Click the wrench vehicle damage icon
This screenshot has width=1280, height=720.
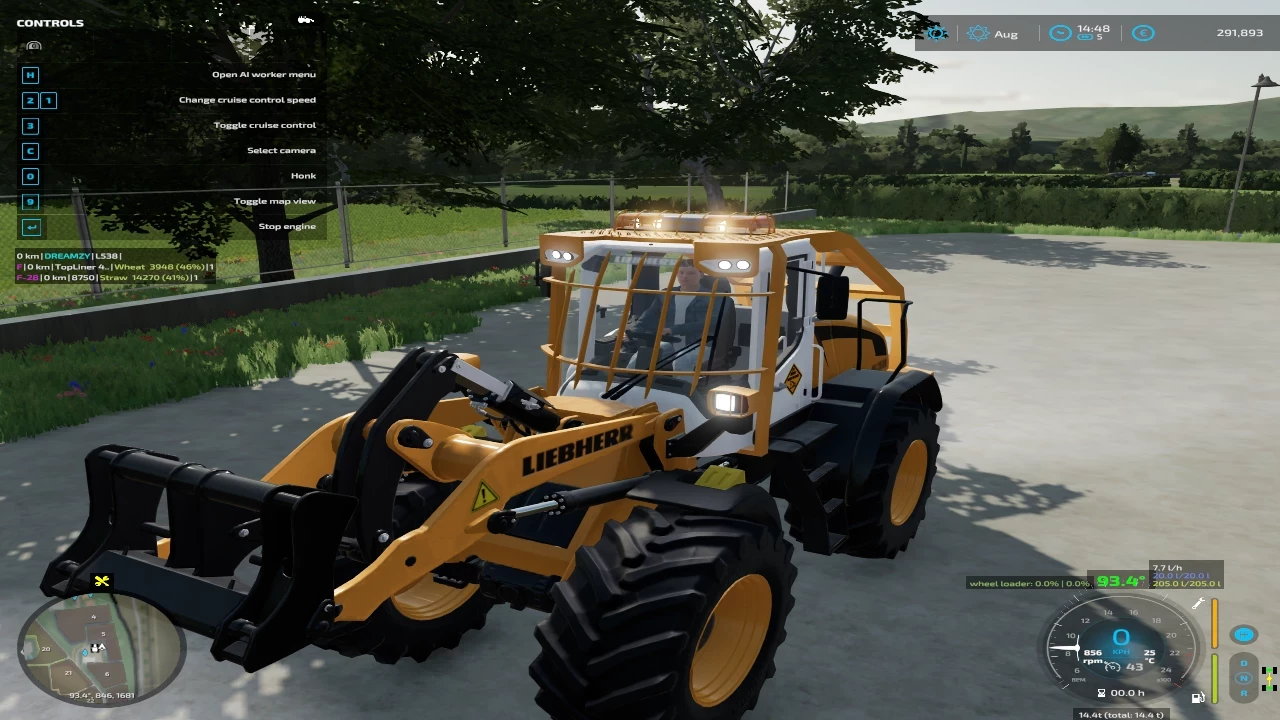tap(1198, 603)
